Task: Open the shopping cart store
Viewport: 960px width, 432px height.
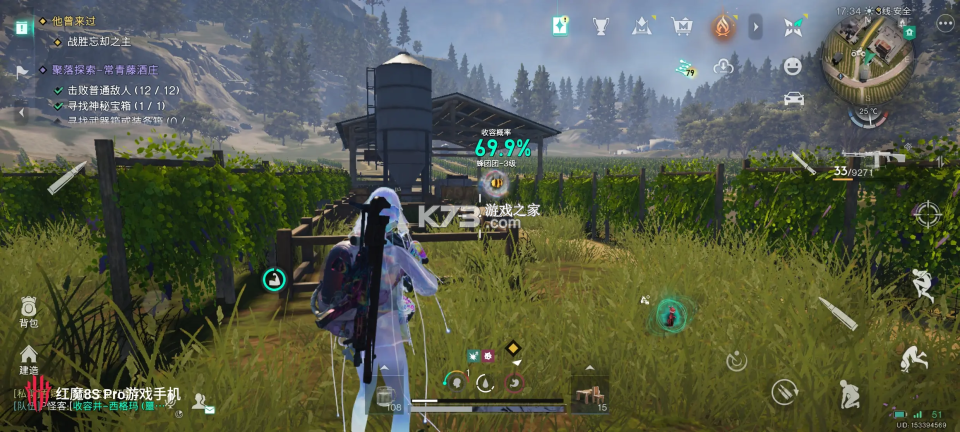Action: (x=683, y=26)
